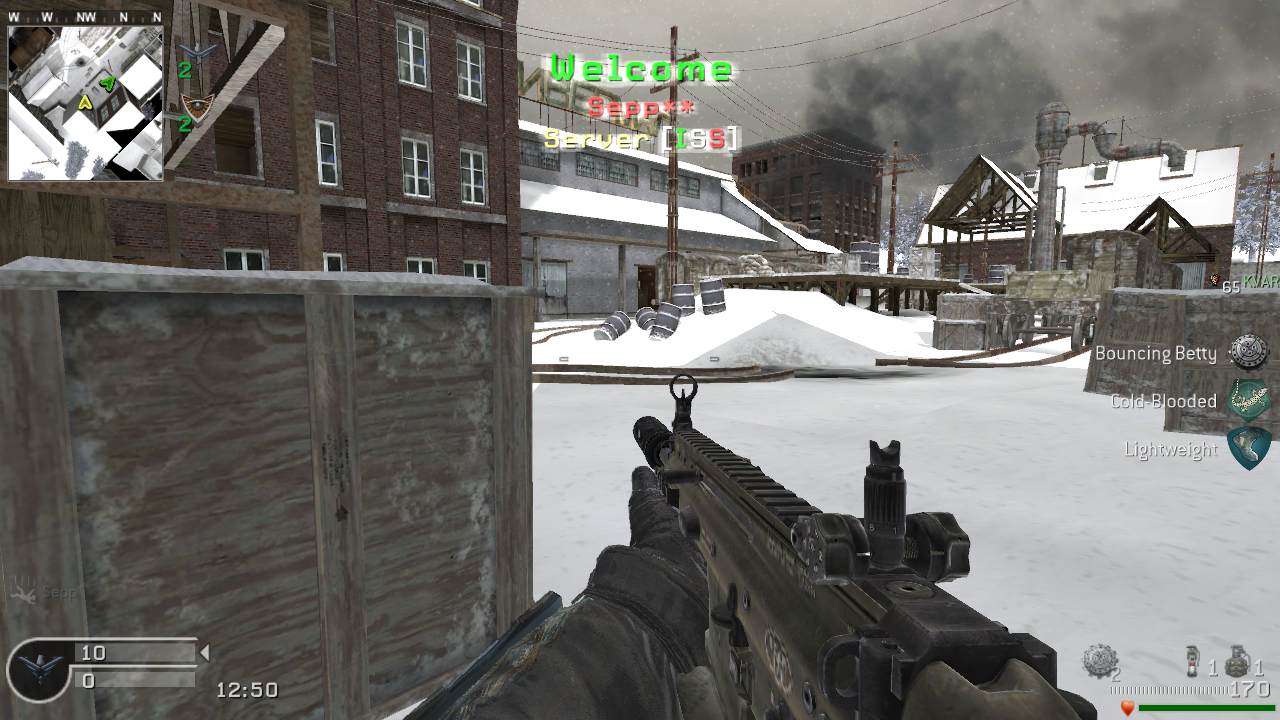Select the orange eye shield team emblem
Image resolution: width=1280 pixels, height=720 pixels.
coord(198,107)
